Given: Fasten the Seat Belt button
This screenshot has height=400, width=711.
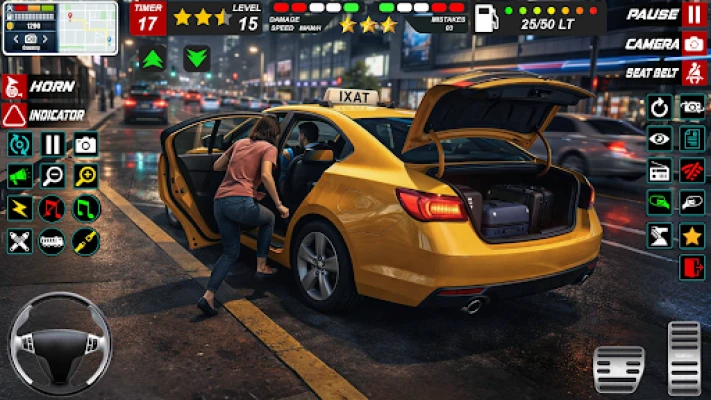Looking at the screenshot, I should point(693,74).
